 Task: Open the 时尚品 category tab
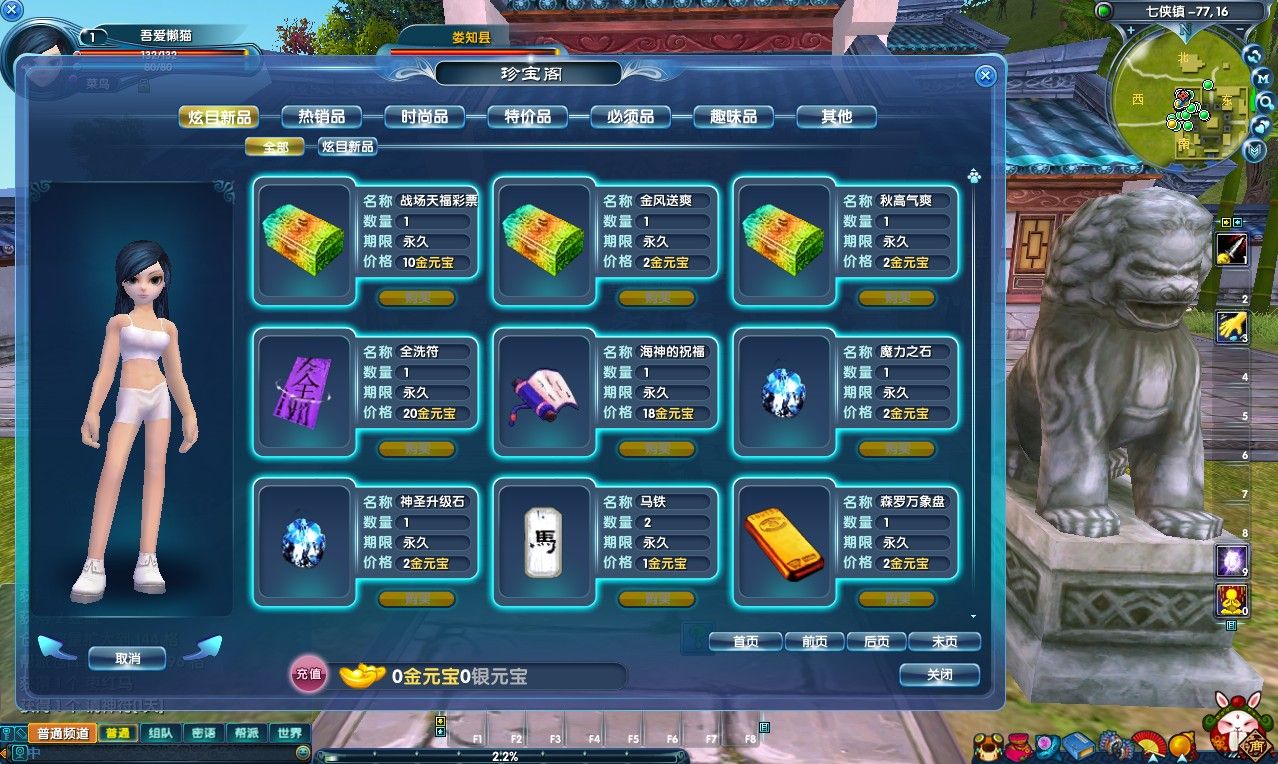coord(424,117)
